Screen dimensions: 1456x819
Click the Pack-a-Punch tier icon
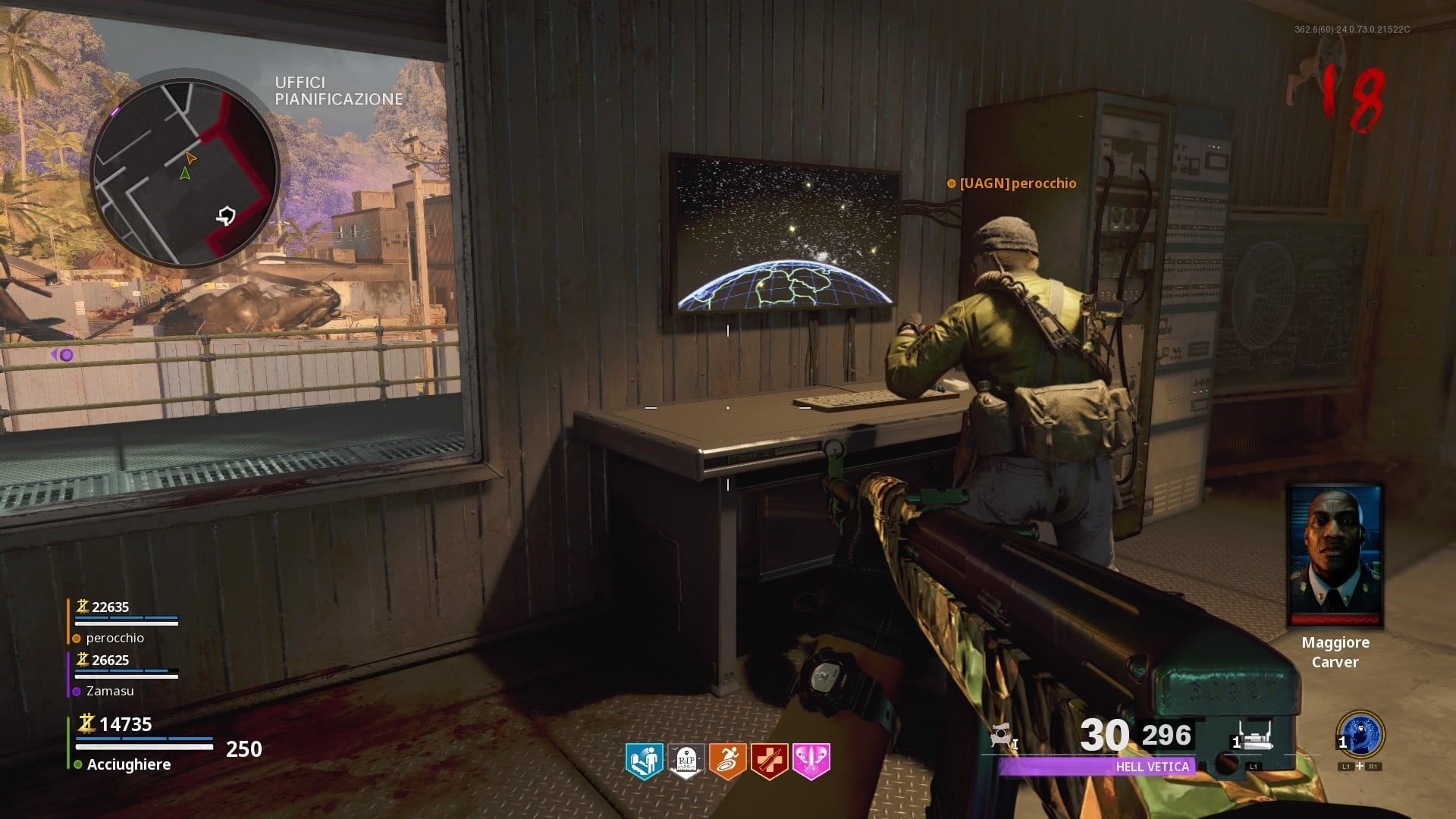[1003, 735]
